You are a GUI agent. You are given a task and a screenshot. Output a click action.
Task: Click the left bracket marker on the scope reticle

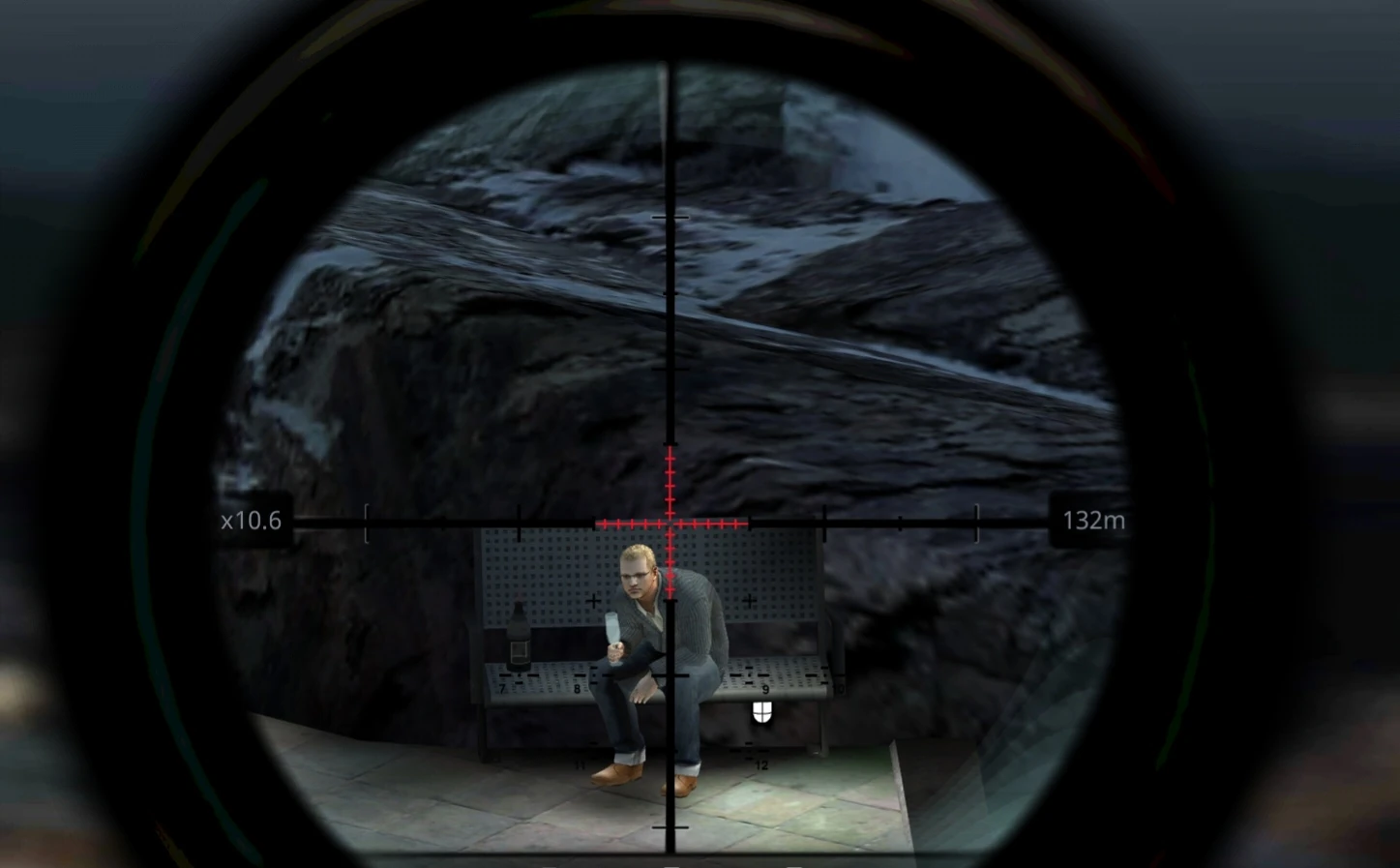[366, 523]
